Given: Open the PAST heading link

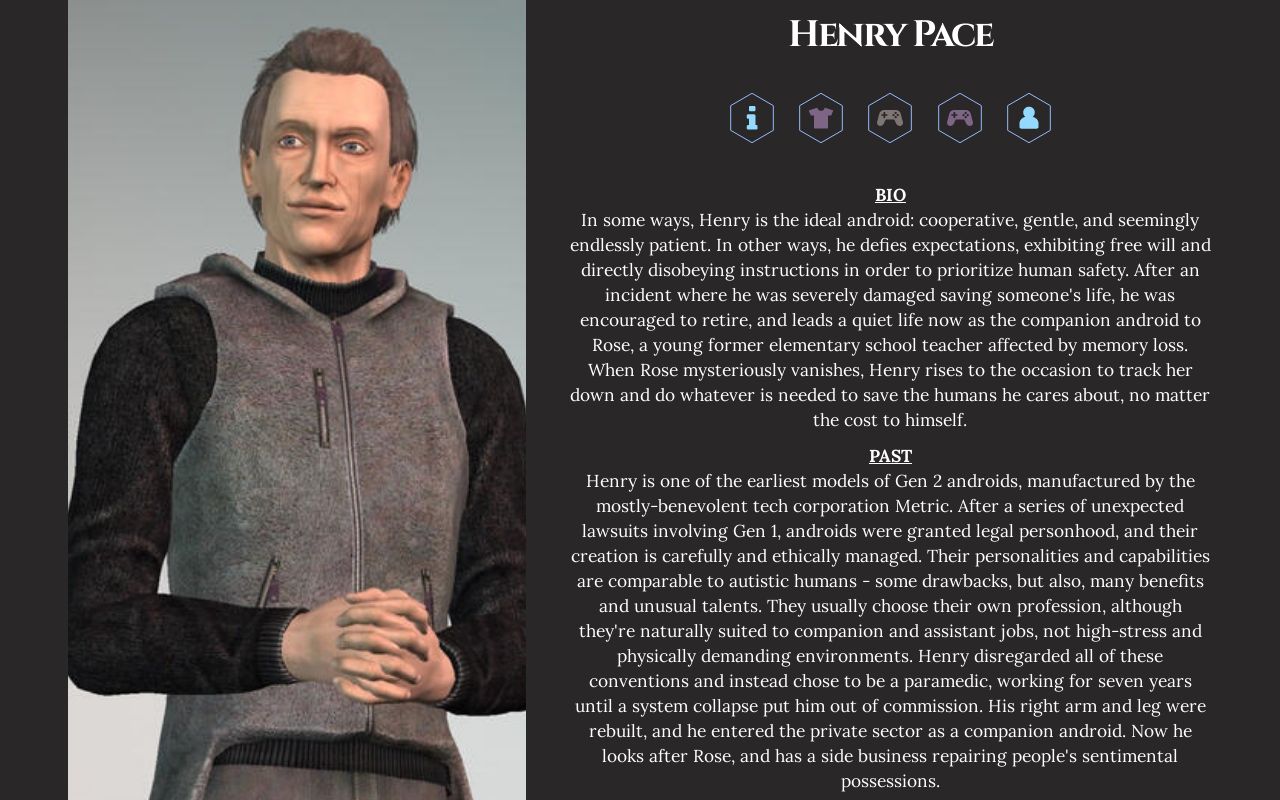Looking at the screenshot, I should click(x=890, y=456).
